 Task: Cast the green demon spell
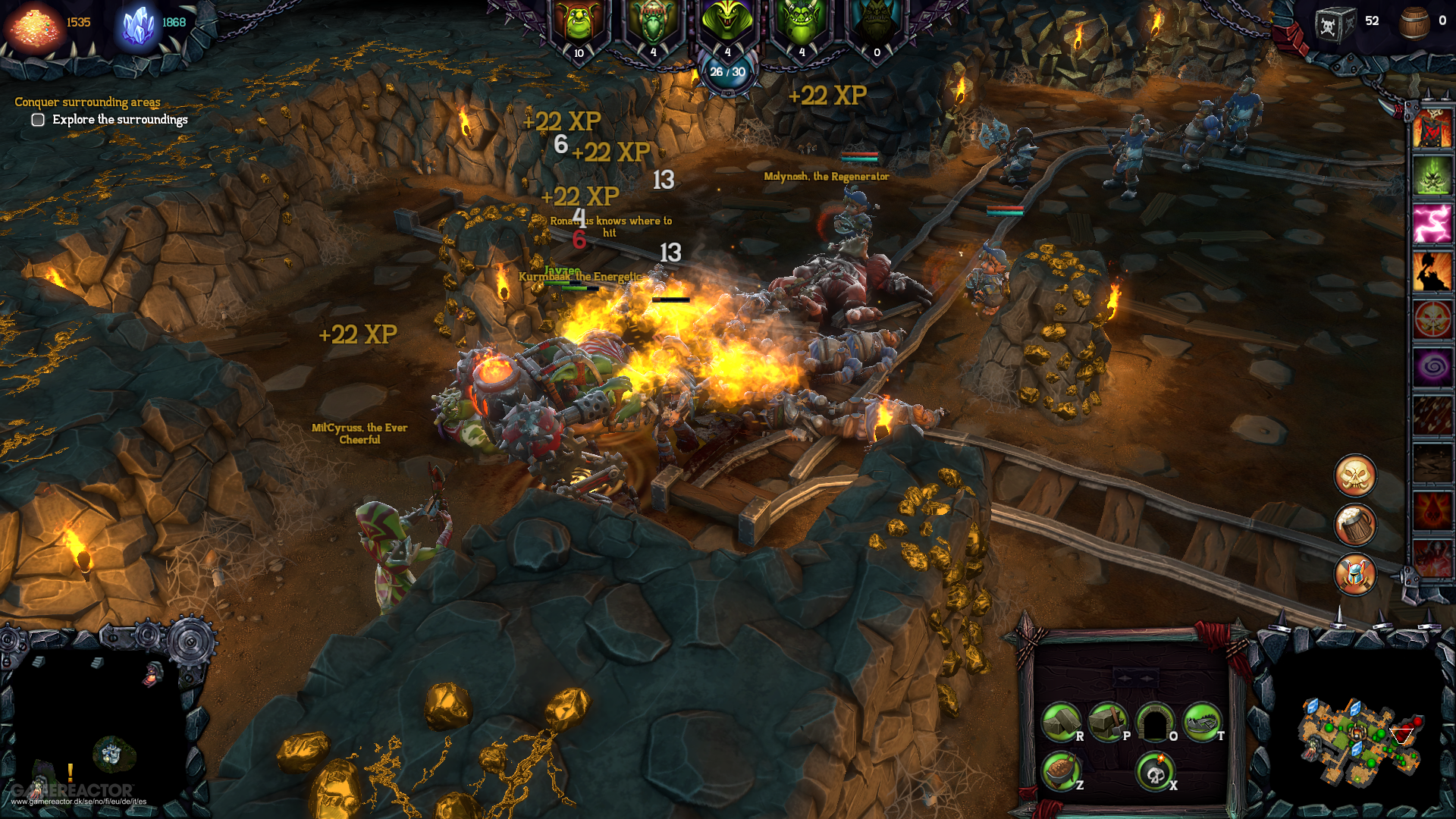[1432, 176]
